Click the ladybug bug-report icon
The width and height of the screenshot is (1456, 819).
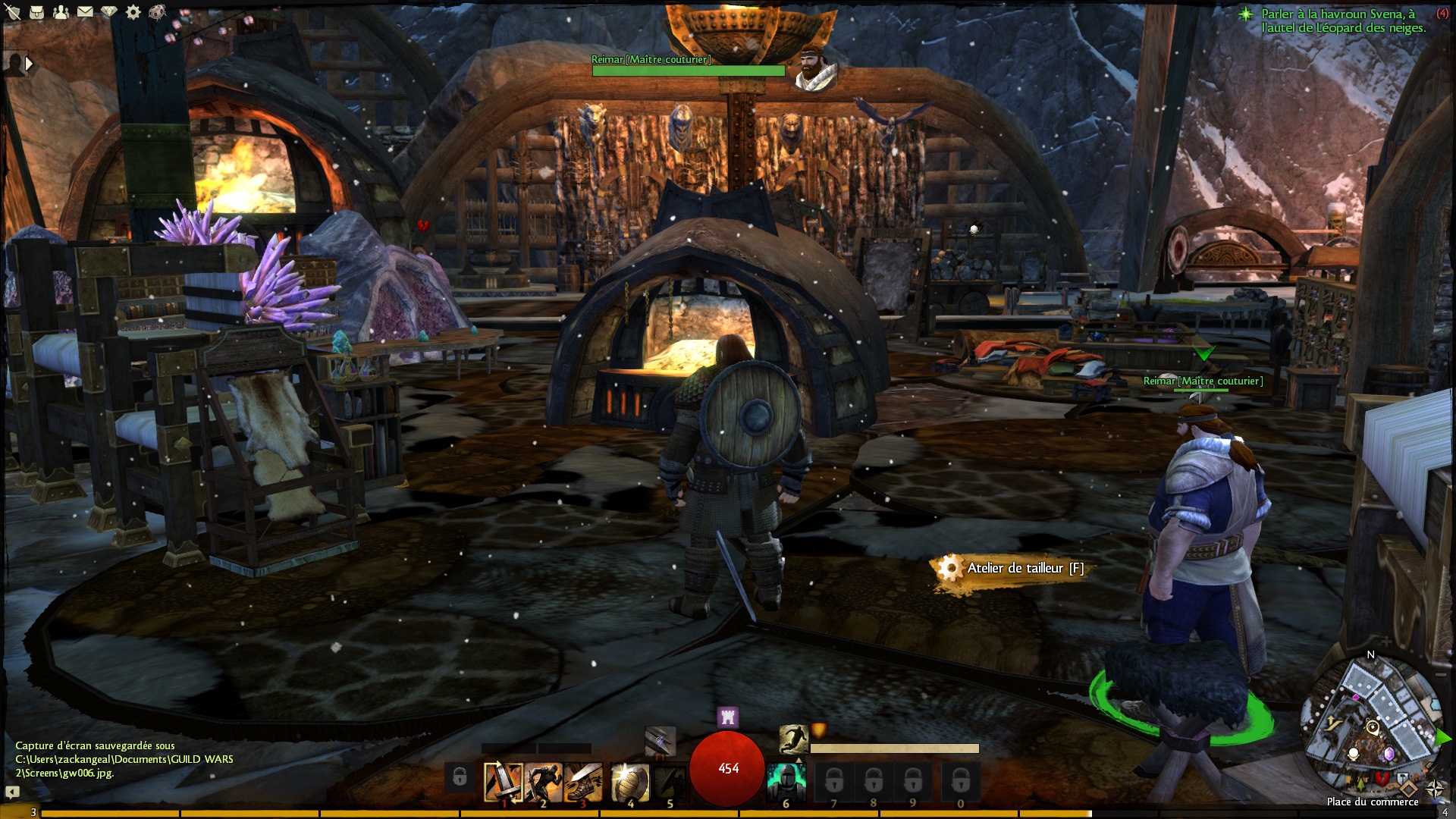point(158,12)
